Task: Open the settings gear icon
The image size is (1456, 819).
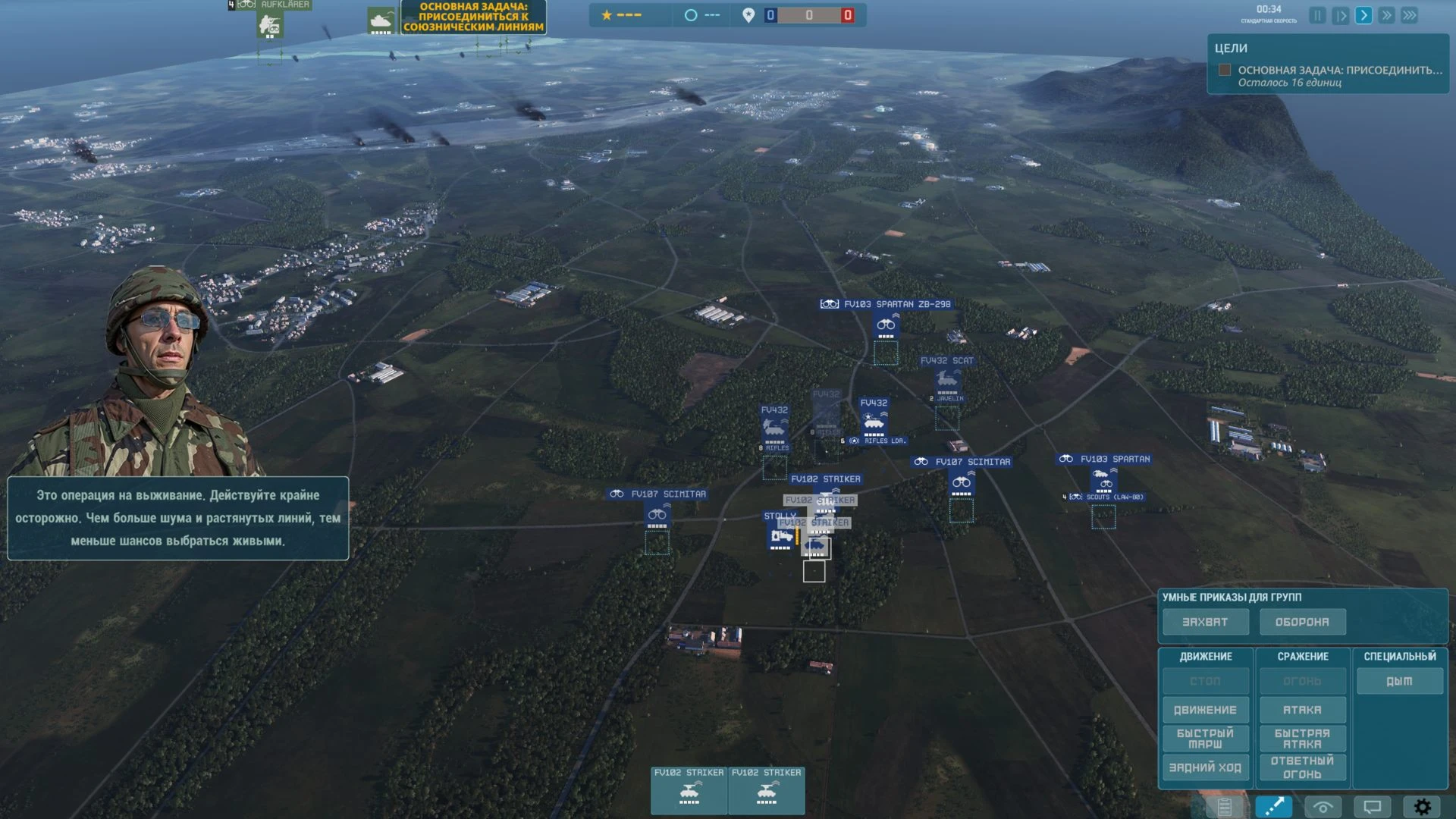Action: click(1422, 807)
